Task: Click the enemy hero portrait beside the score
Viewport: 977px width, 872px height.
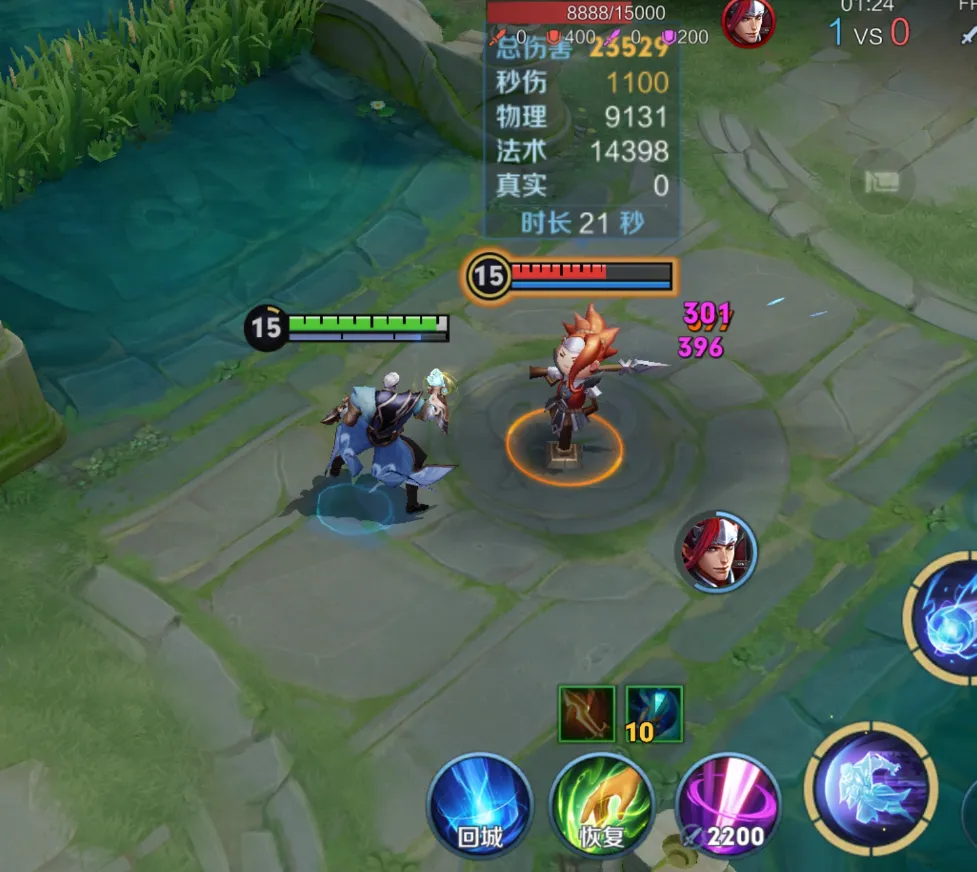Action: pyautogui.click(x=748, y=22)
